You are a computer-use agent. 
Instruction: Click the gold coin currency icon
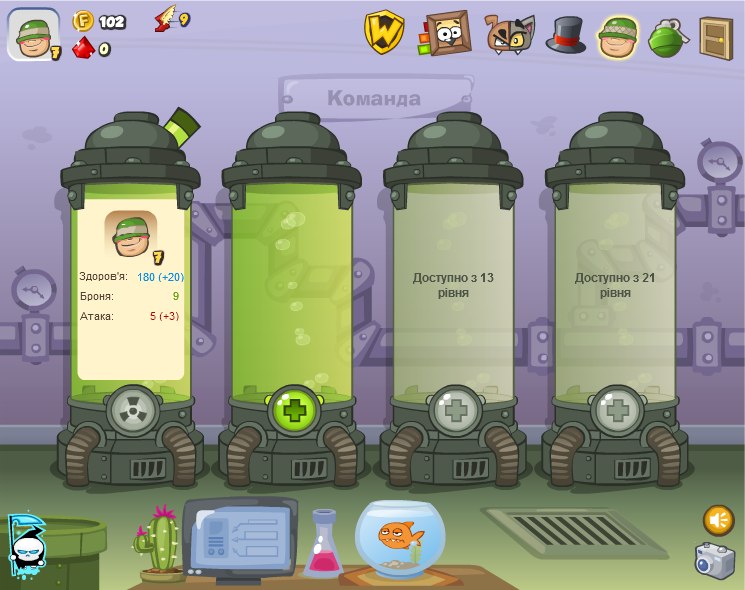(83, 21)
